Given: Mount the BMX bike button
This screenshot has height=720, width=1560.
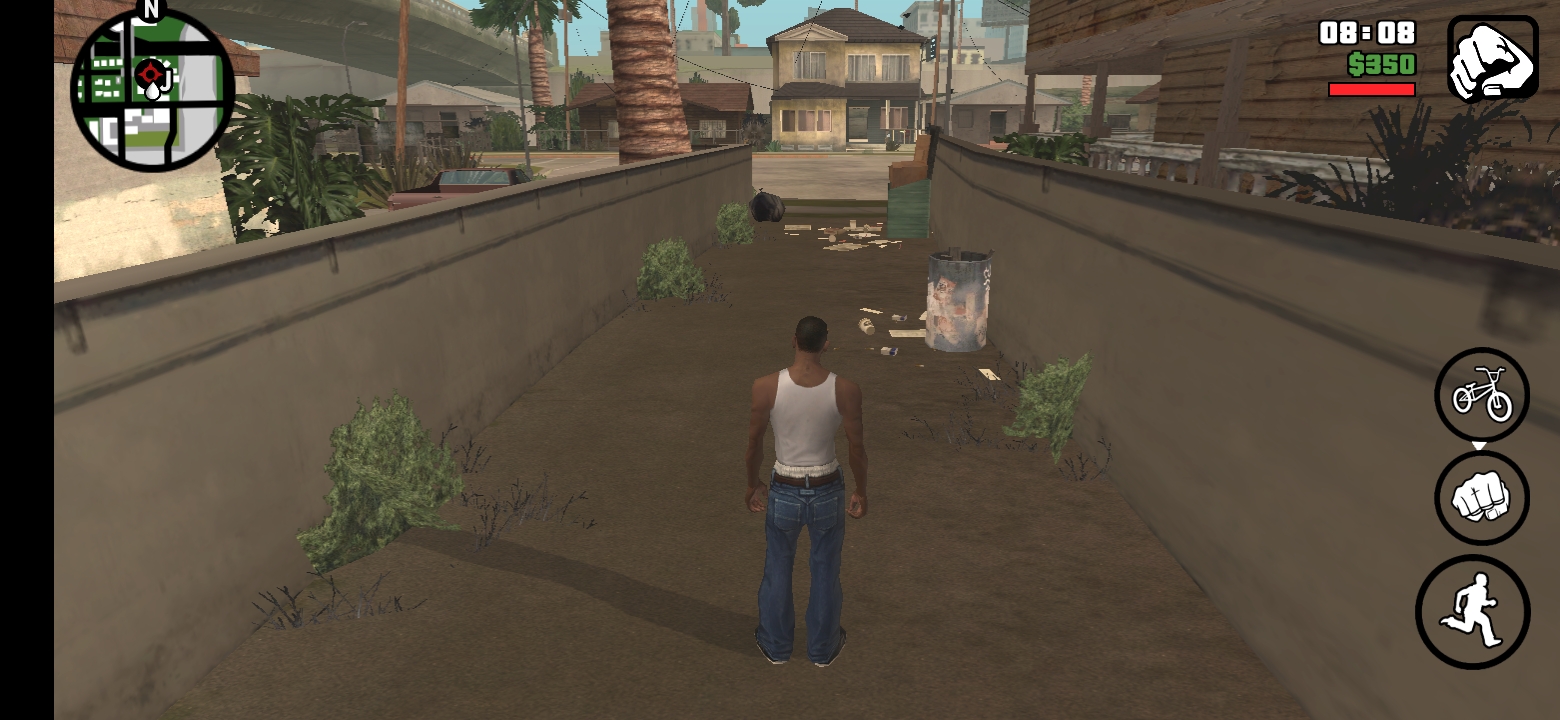Looking at the screenshot, I should 1482,395.
